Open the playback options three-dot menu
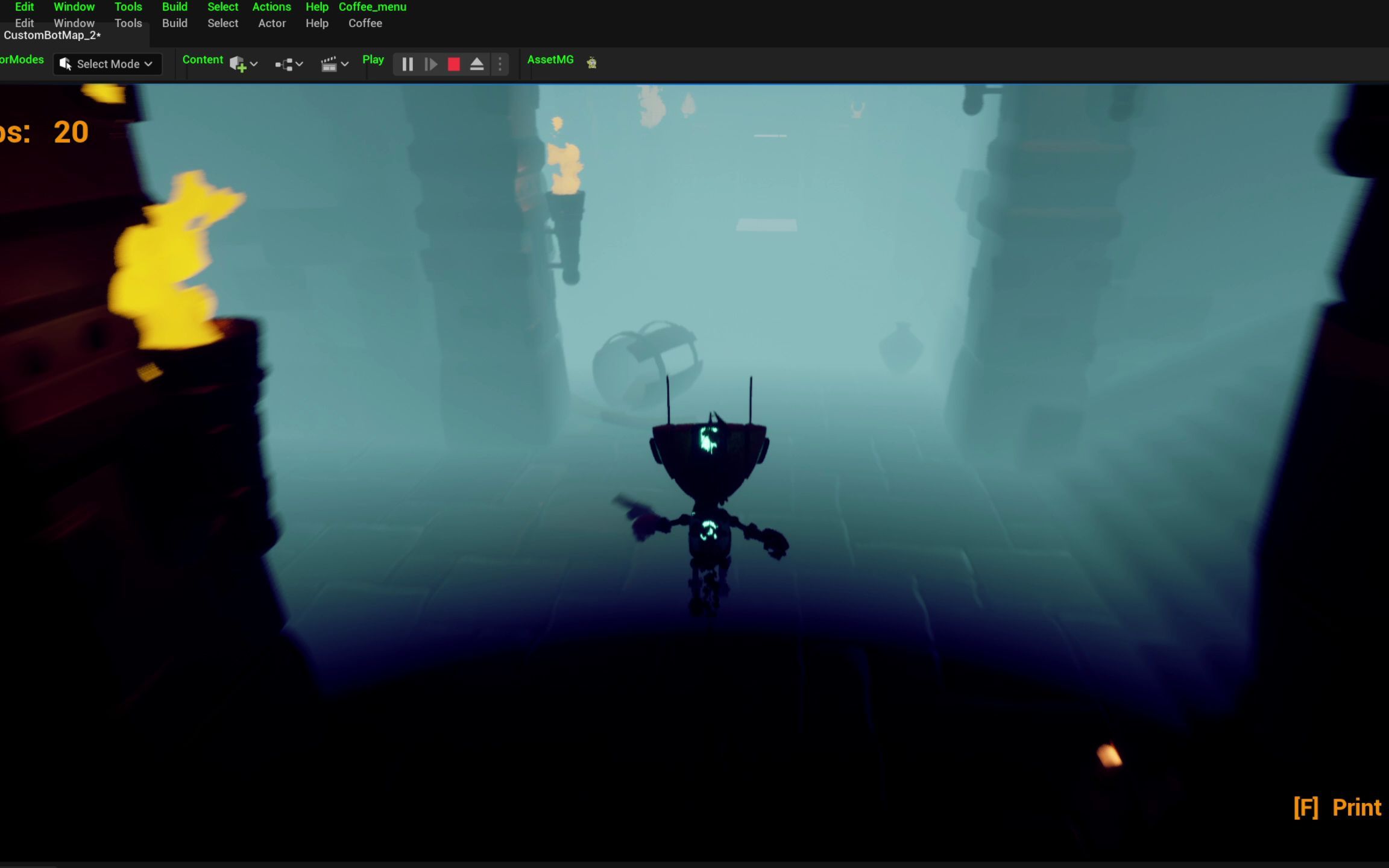 coord(499,64)
